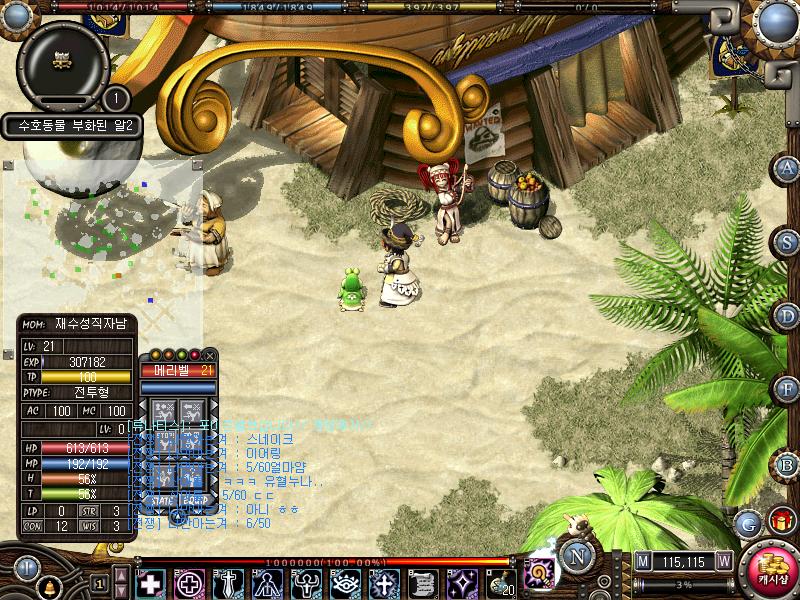Click the round B button on right edge
This screenshot has width=800, height=600.
[788, 464]
